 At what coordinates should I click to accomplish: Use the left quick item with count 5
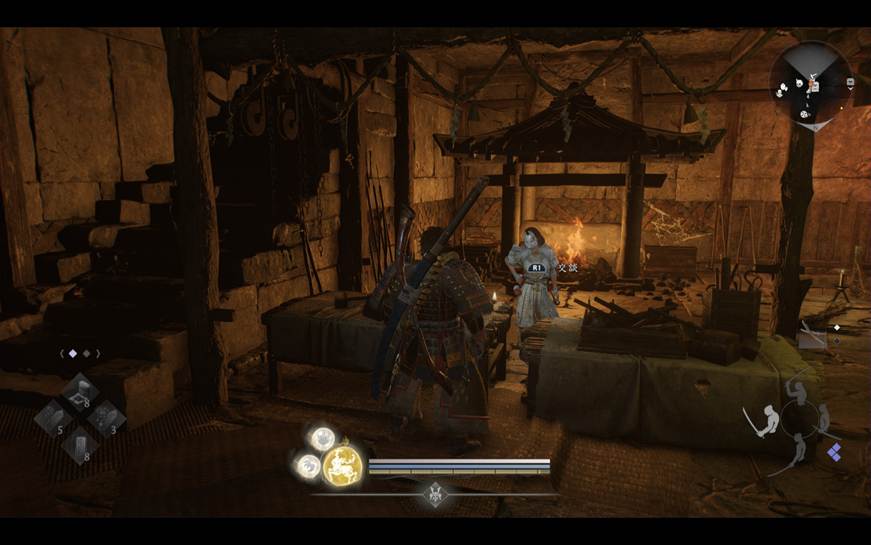click(52, 418)
